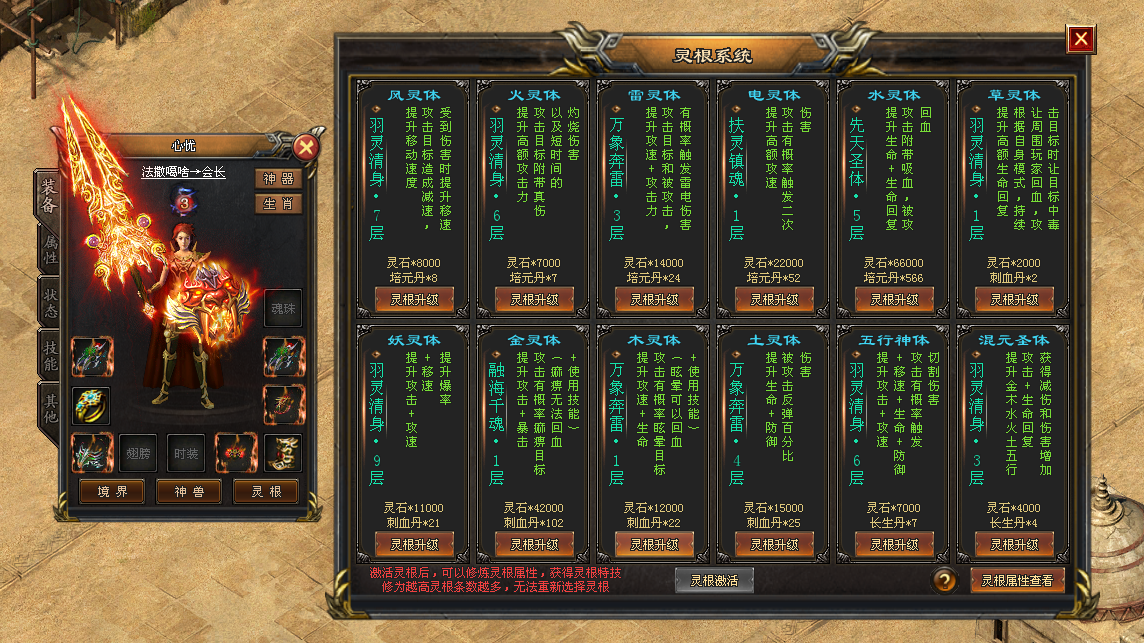This screenshot has width=1144, height=643.
Task: Upgrade the 水灵体 spirit root
Action: point(894,299)
